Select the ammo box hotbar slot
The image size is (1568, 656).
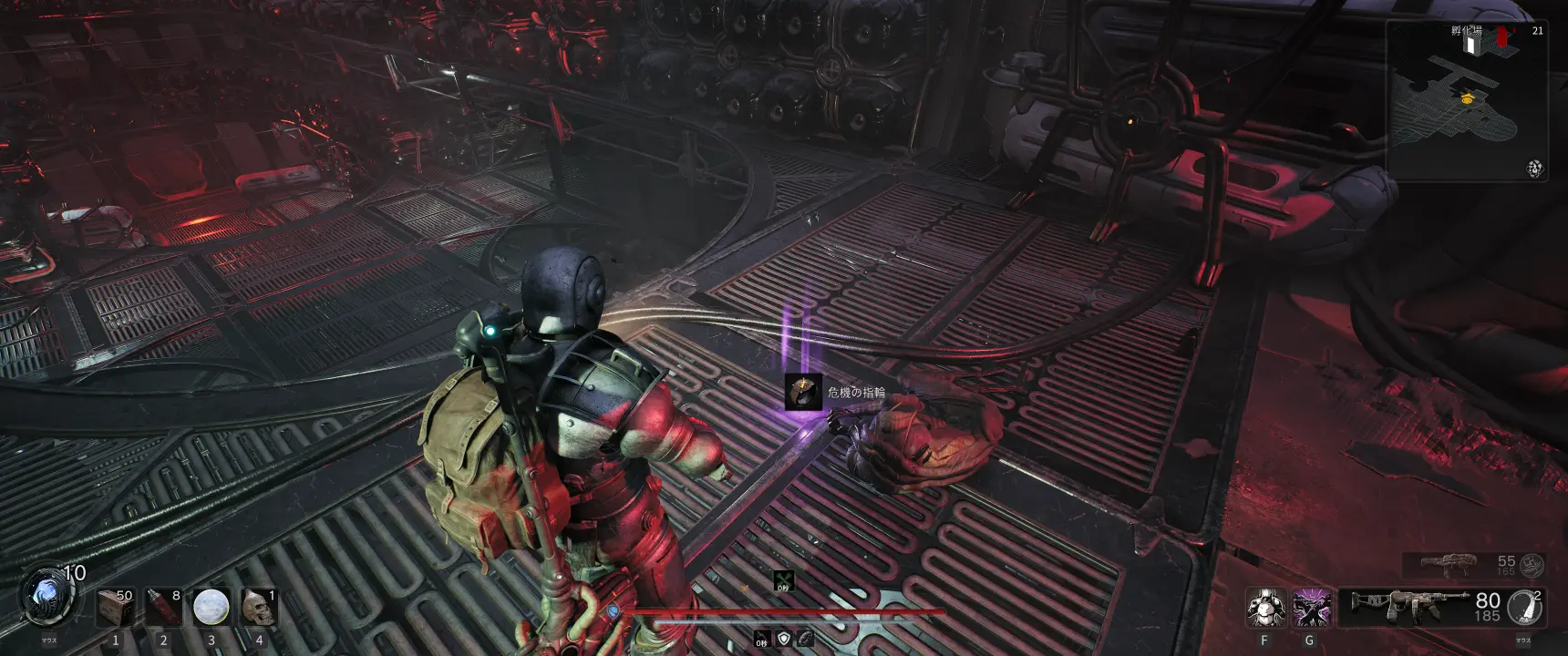tap(114, 607)
